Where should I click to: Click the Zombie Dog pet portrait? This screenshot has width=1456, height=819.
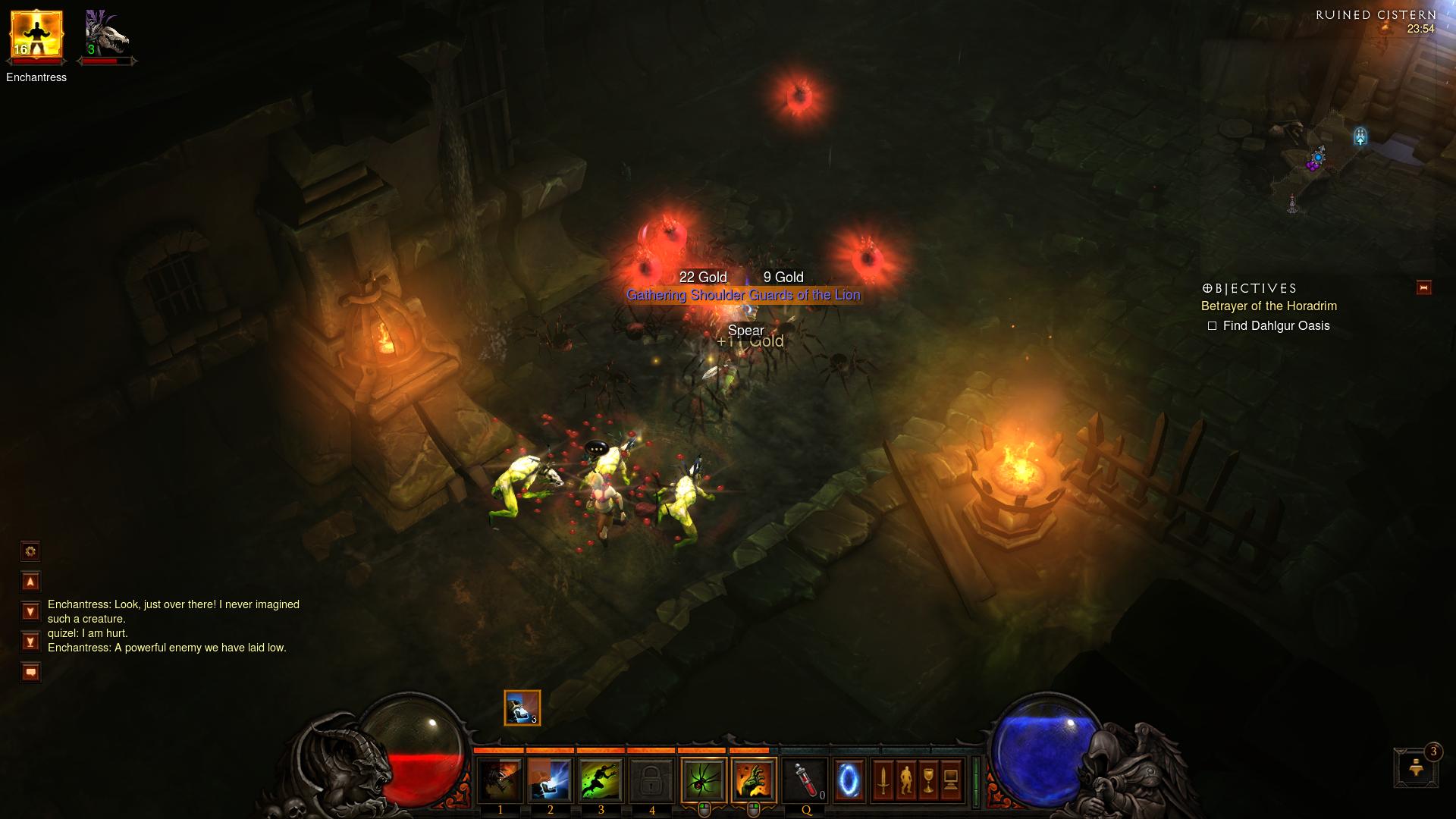(x=105, y=35)
